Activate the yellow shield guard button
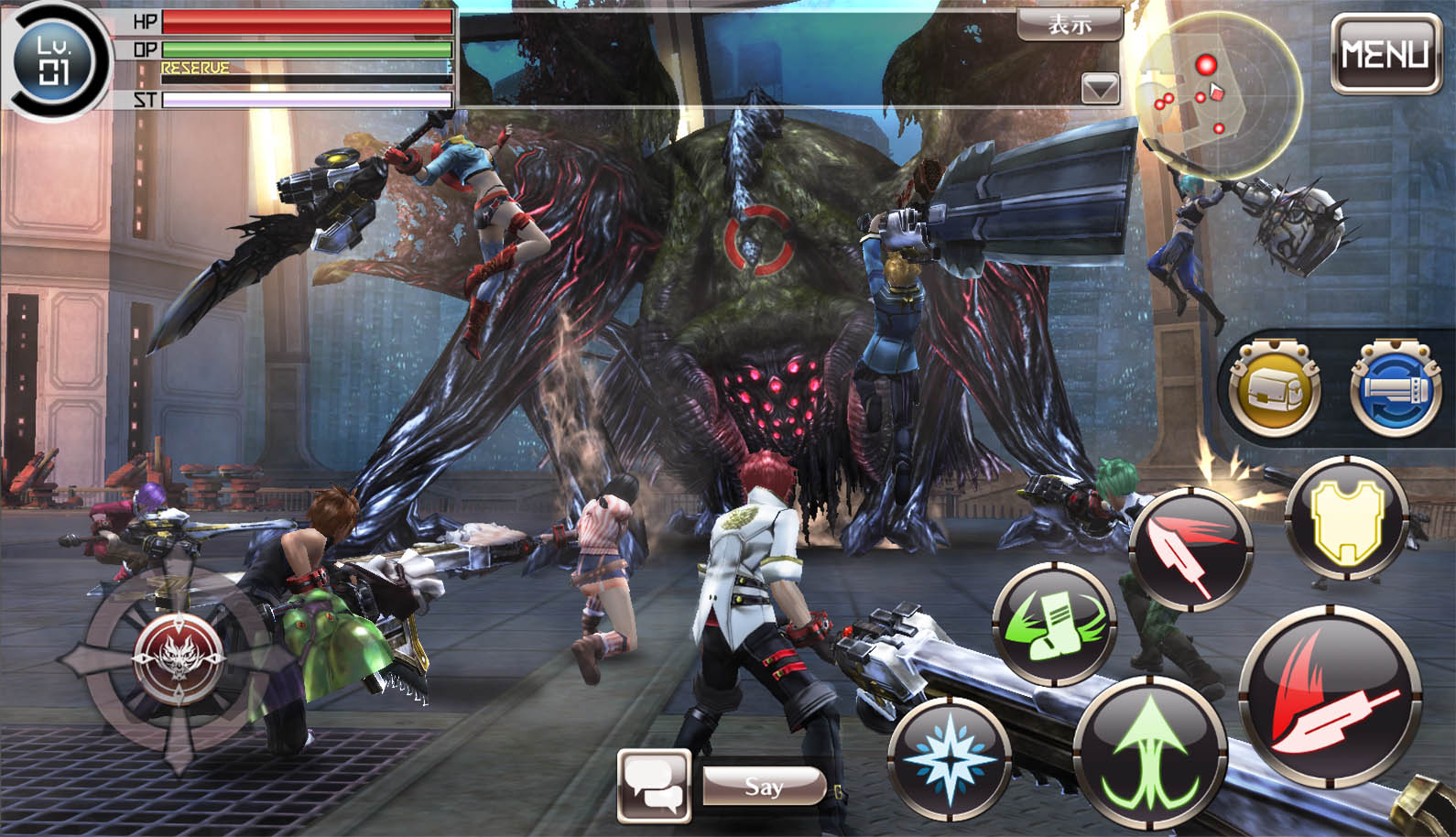1456x837 pixels. [1347, 518]
